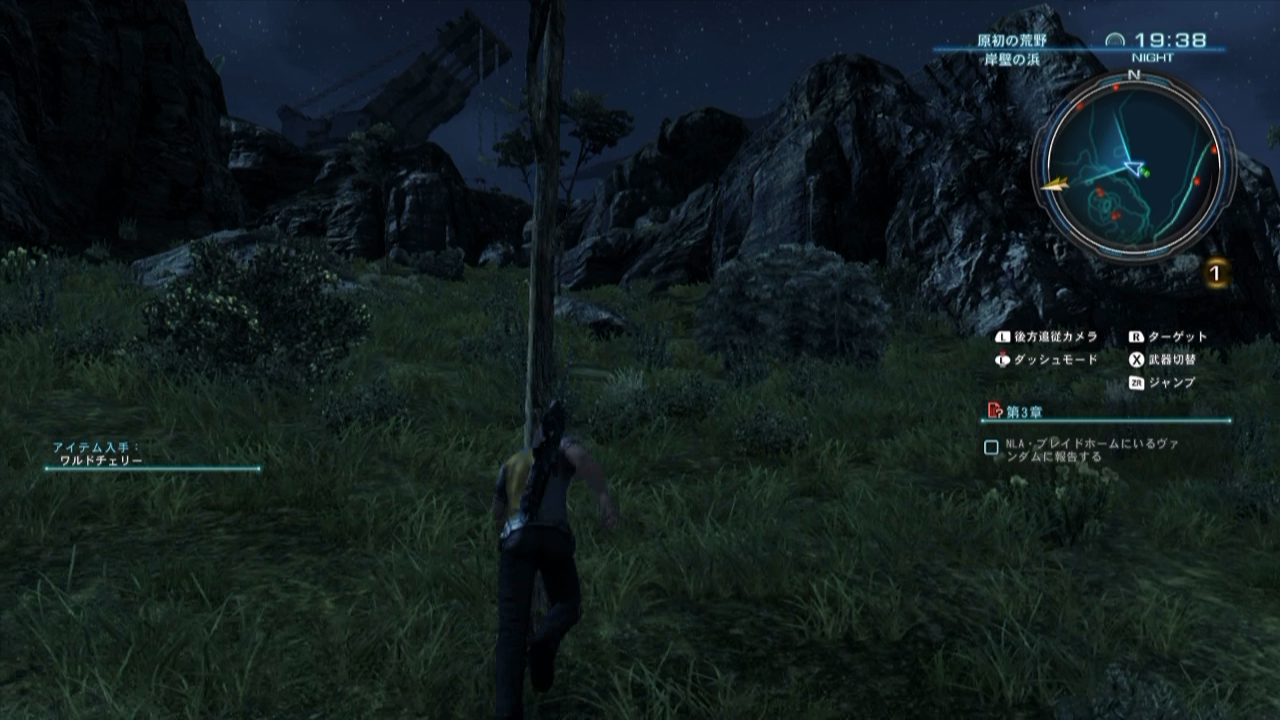1280x720 pixels.
Task: Select the R button icon for ターゲット
Action: pos(1136,337)
